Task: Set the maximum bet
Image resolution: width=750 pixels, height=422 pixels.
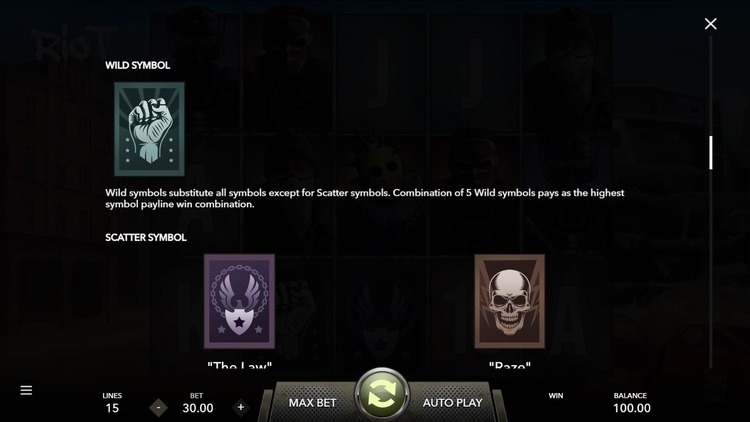Action: coord(314,403)
